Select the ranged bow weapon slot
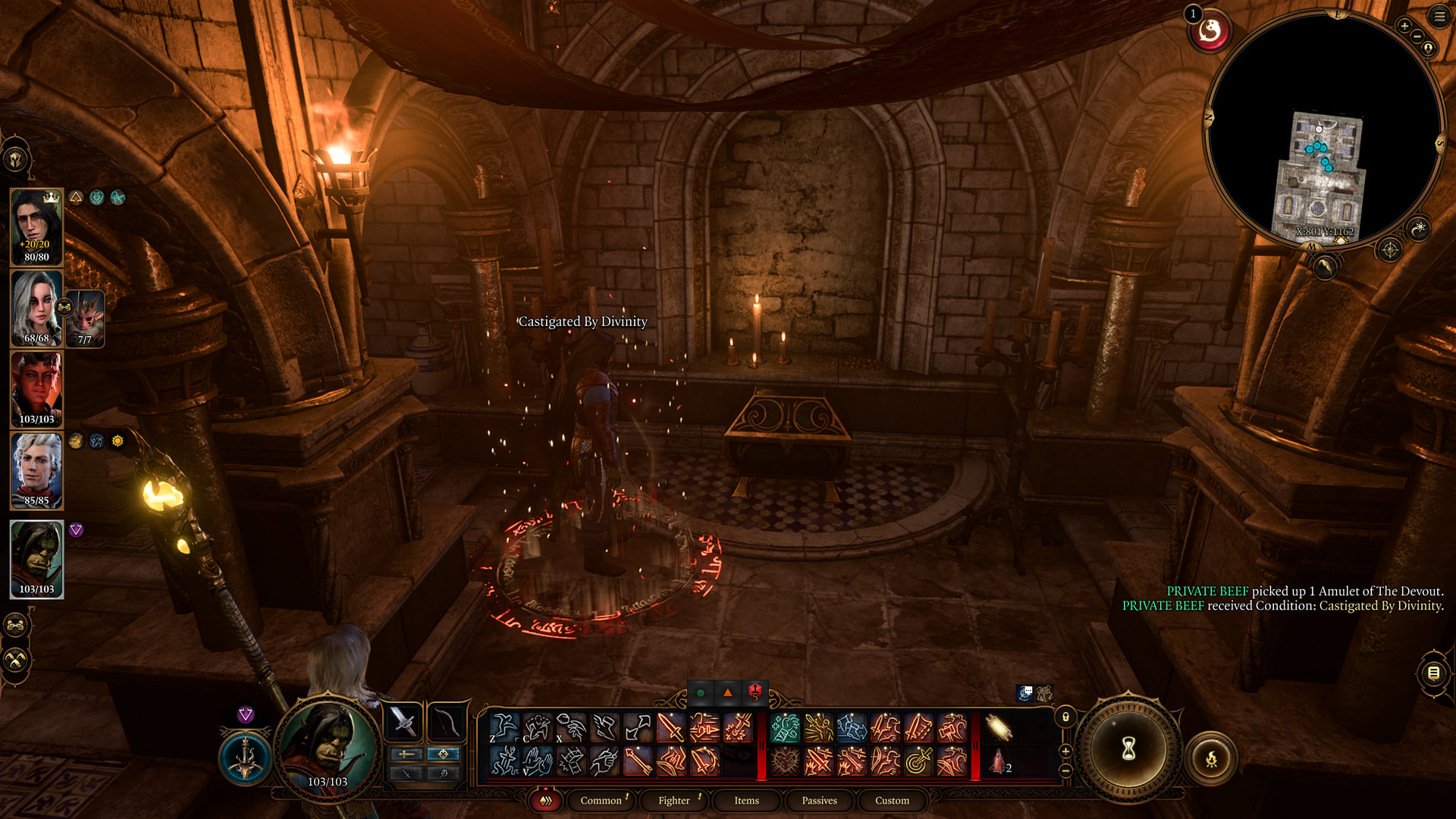The image size is (1456, 819). [x=447, y=722]
